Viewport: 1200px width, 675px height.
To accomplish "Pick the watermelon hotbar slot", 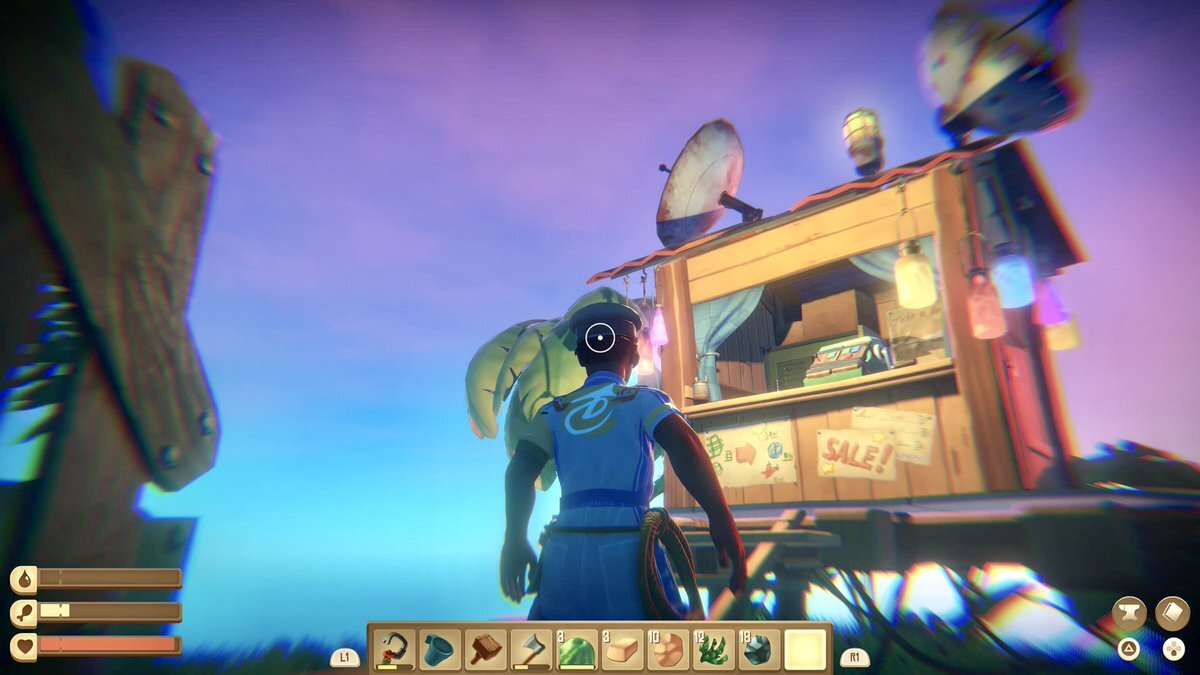I will [x=577, y=650].
